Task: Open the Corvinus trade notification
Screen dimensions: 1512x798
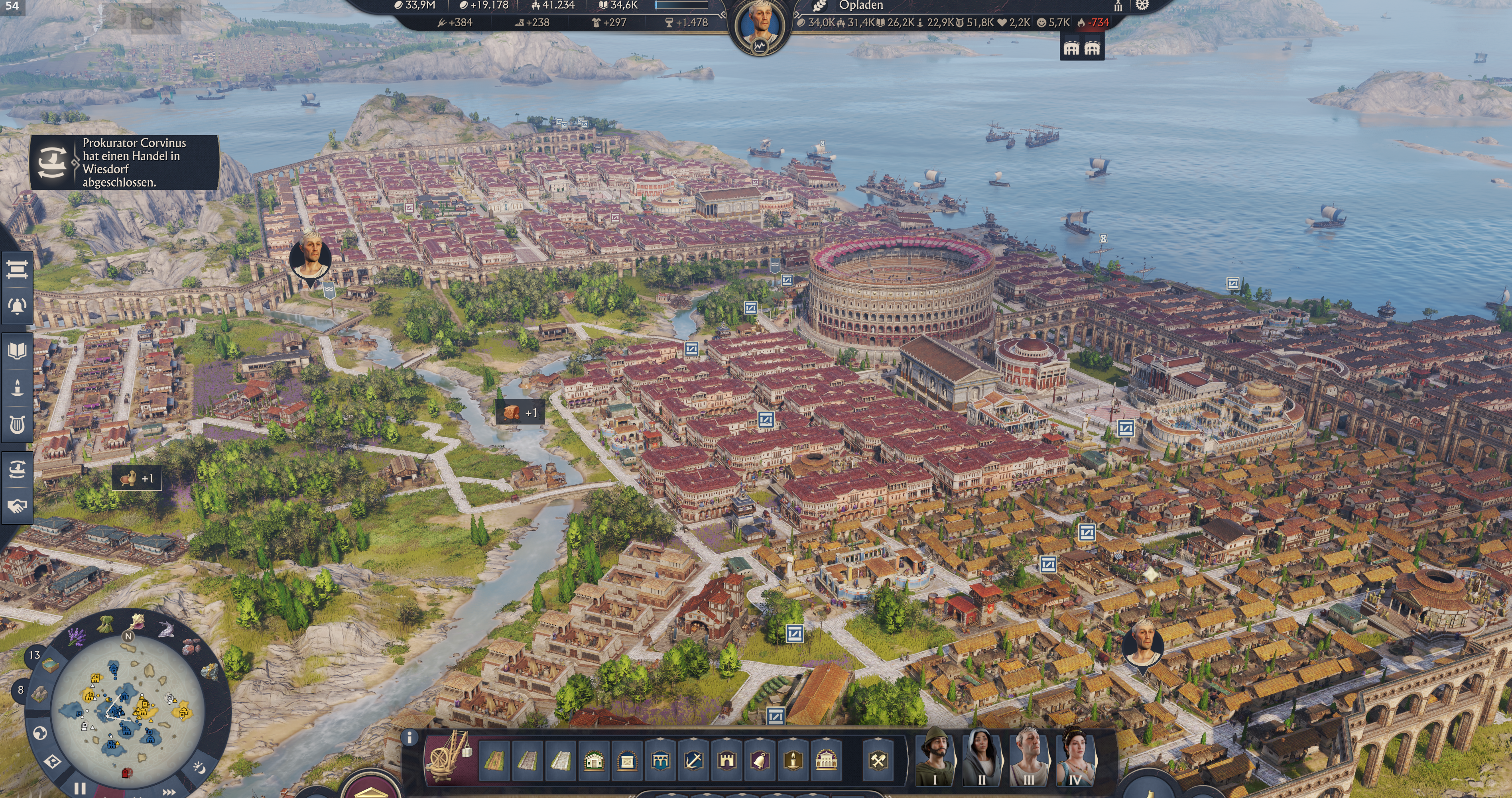Action: (x=124, y=163)
